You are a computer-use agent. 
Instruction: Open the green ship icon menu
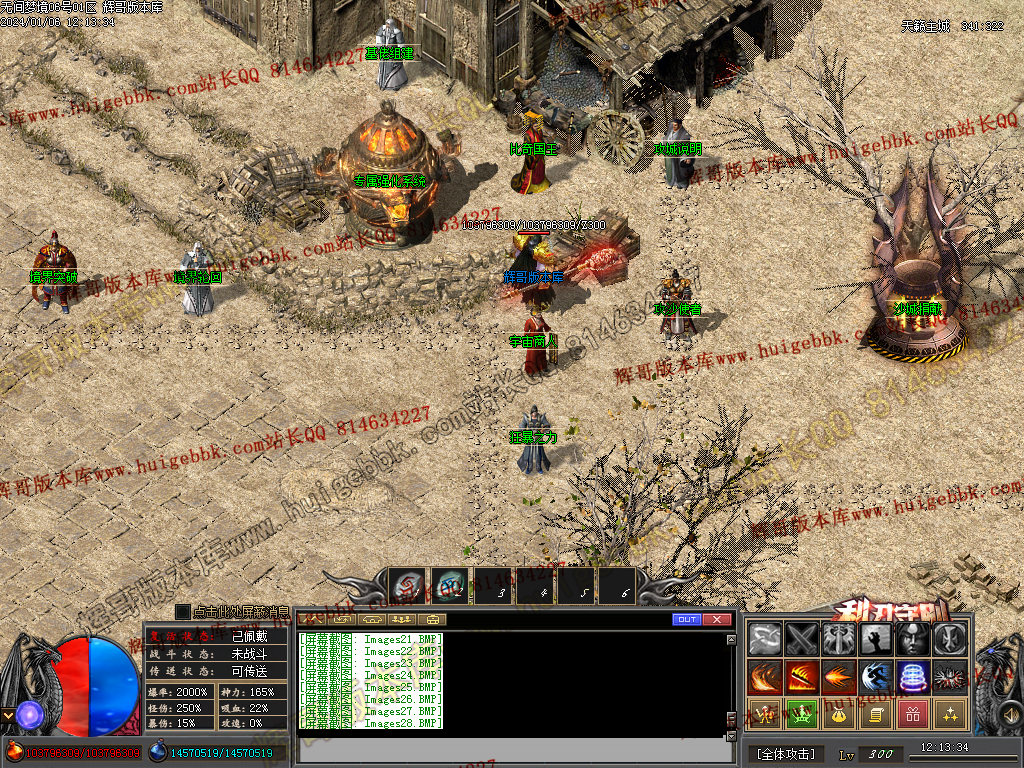coord(801,714)
